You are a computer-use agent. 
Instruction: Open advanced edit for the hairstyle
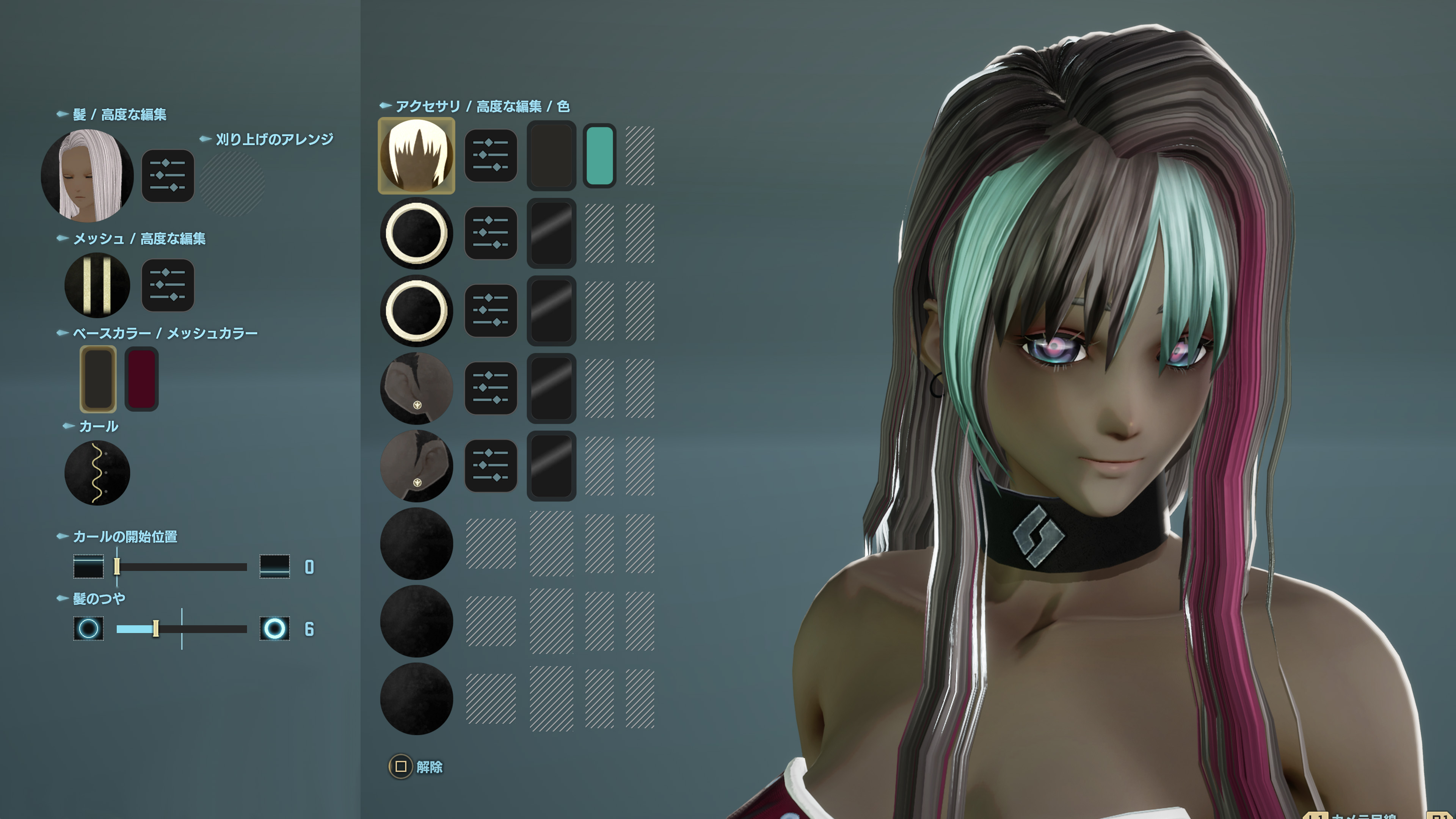(x=167, y=175)
